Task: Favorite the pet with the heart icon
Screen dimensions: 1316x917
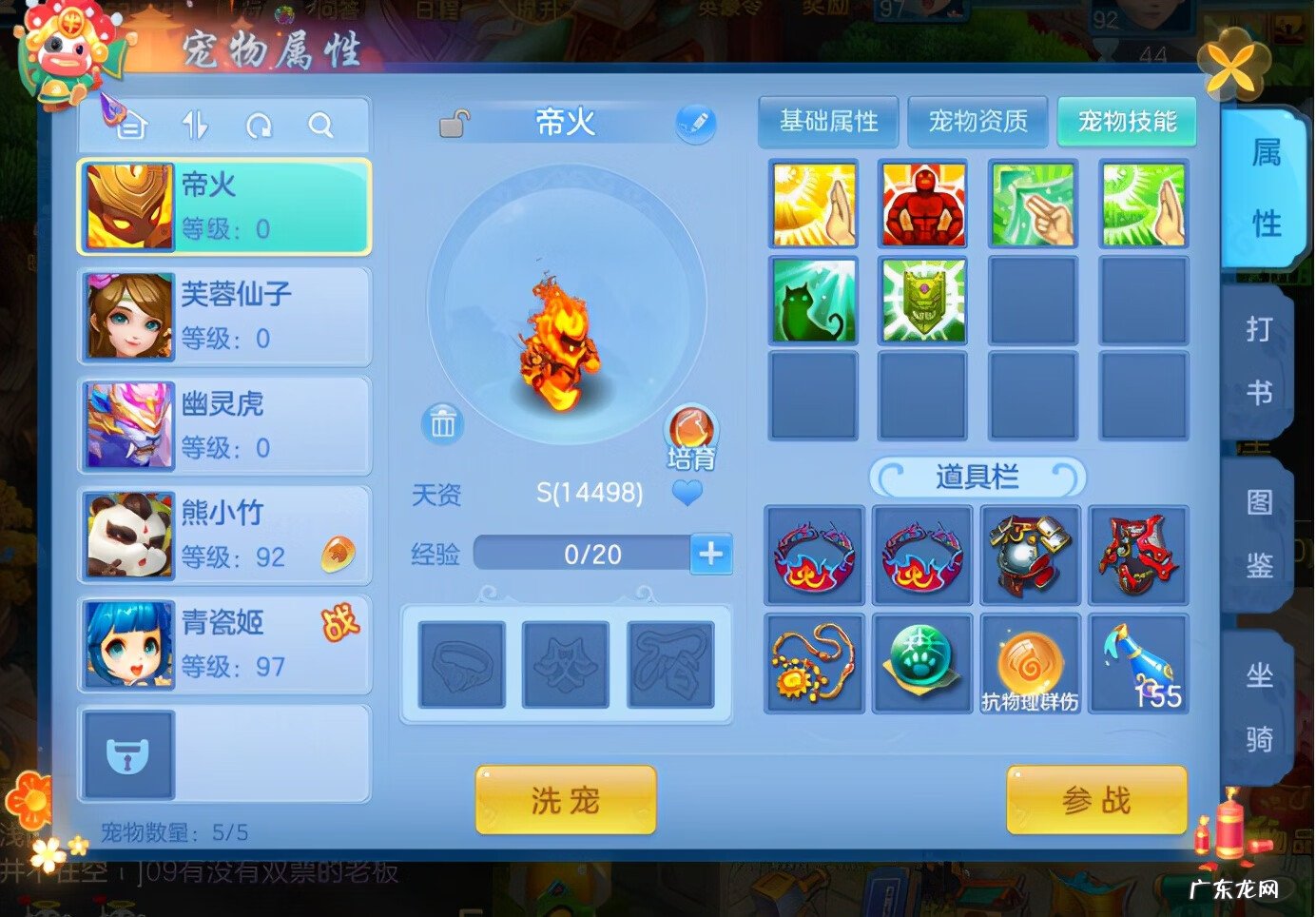Action: point(687,494)
